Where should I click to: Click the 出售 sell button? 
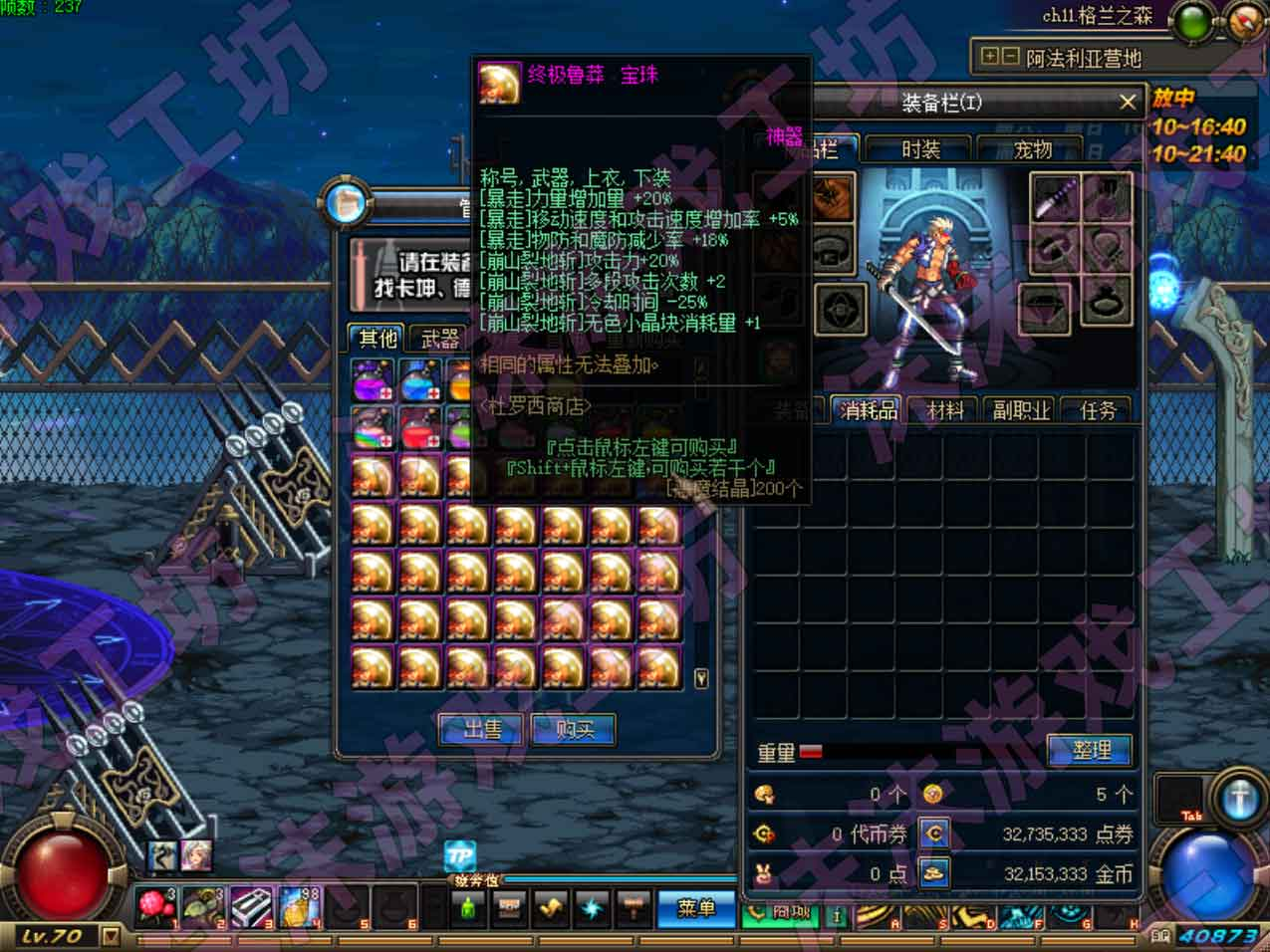482,730
